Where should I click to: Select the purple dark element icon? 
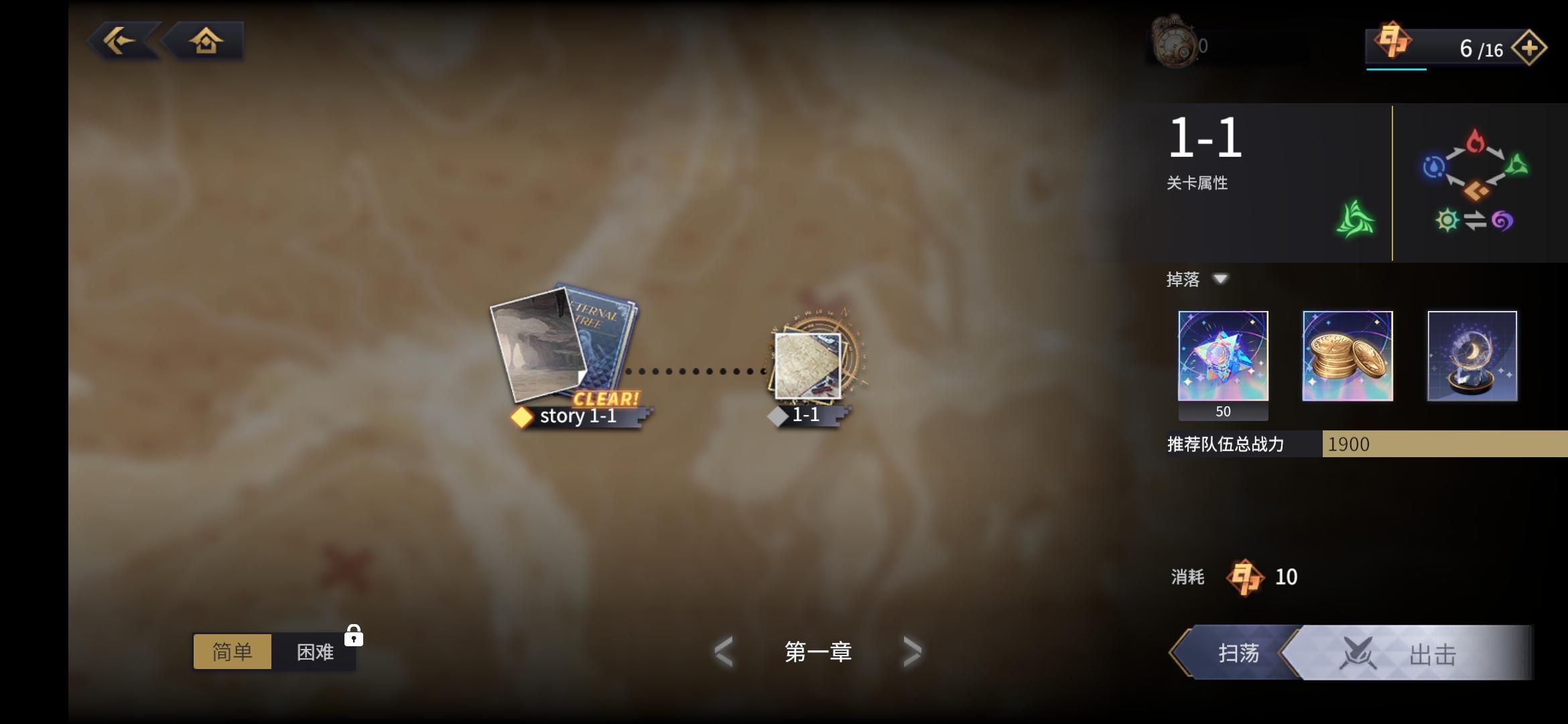pos(1504,220)
